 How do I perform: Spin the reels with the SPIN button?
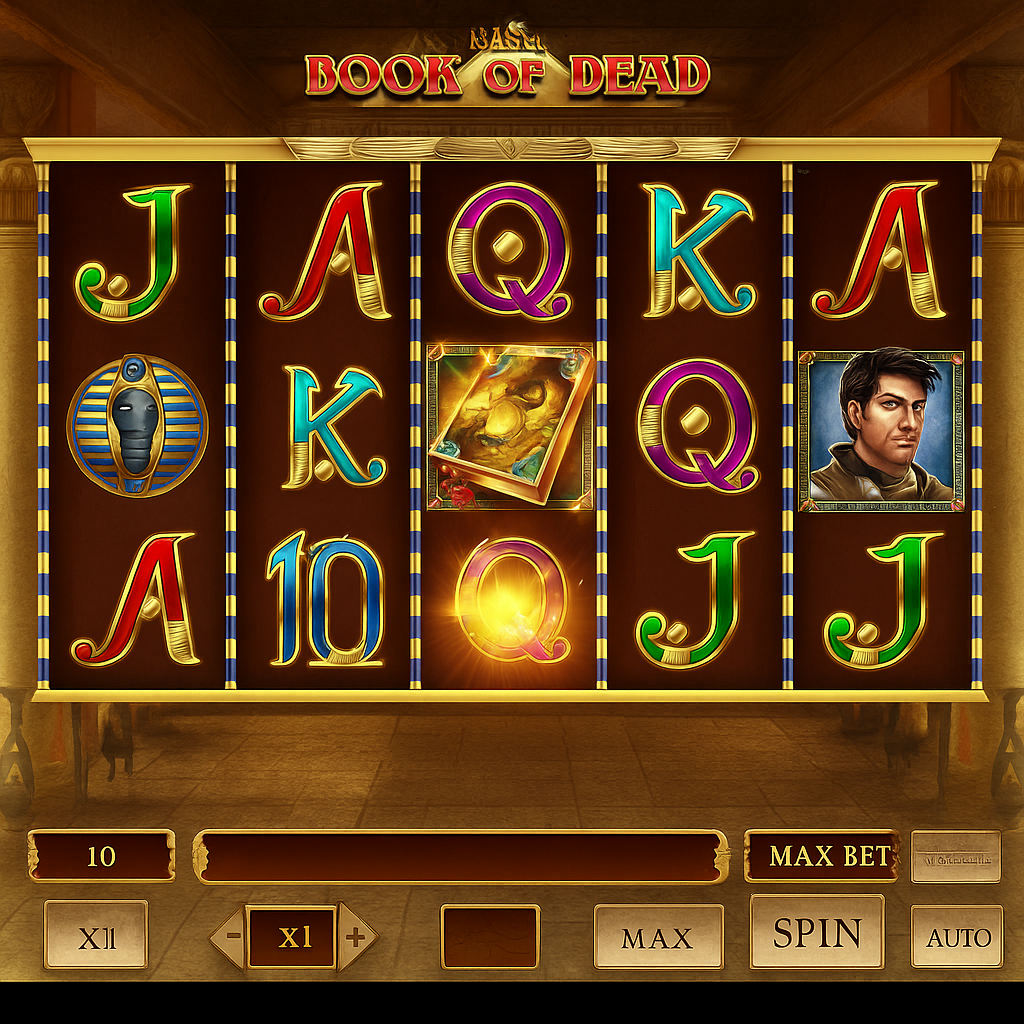tap(817, 933)
